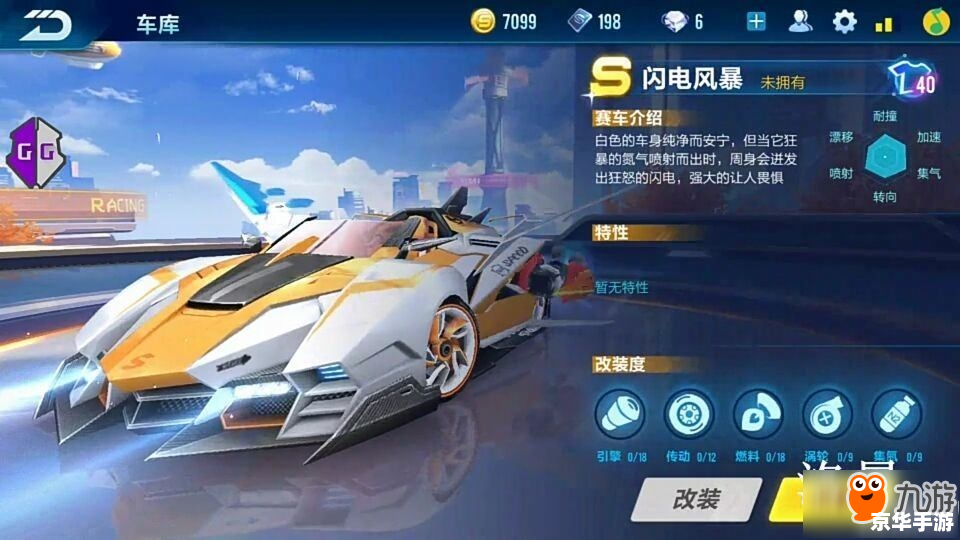Choose the 涡轮 turbo upgrade icon
Image resolution: width=960 pixels, height=540 pixels.
click(827, 414)
